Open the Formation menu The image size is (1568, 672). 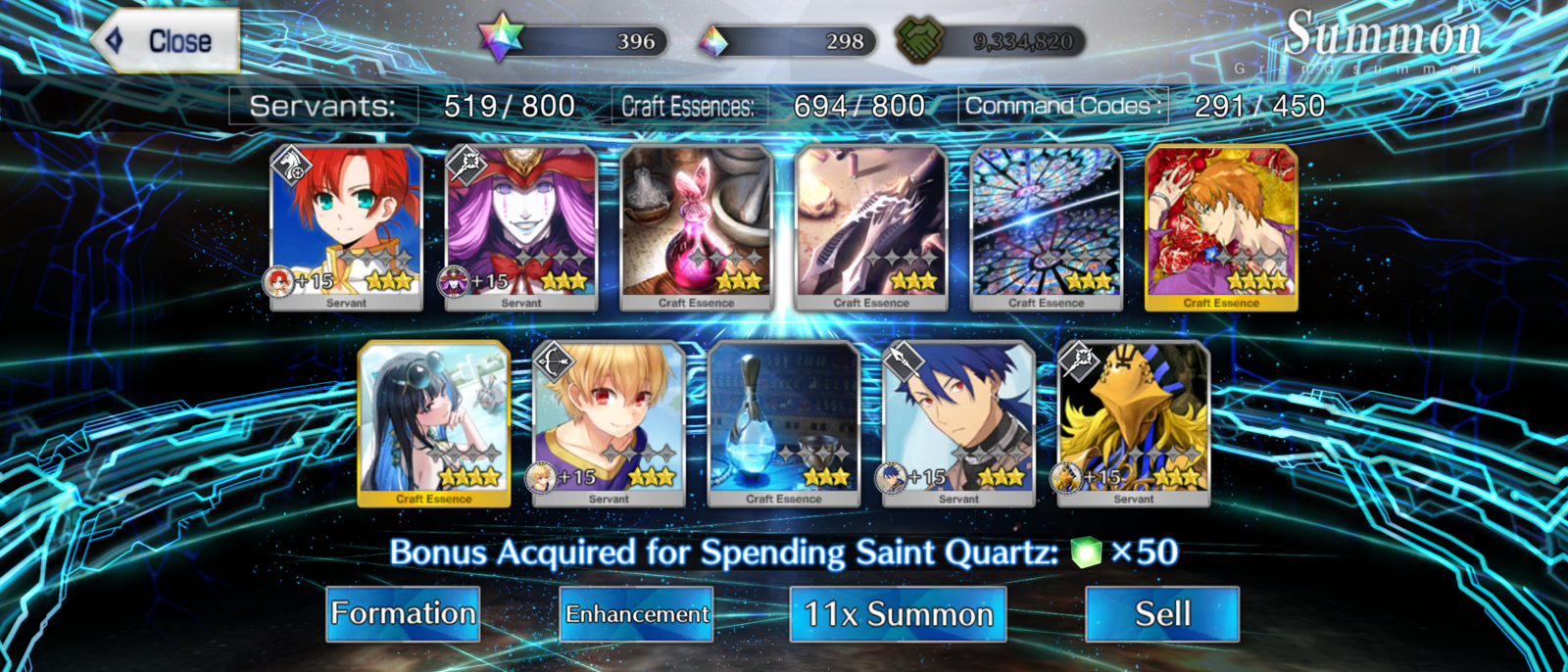(403, 614)
